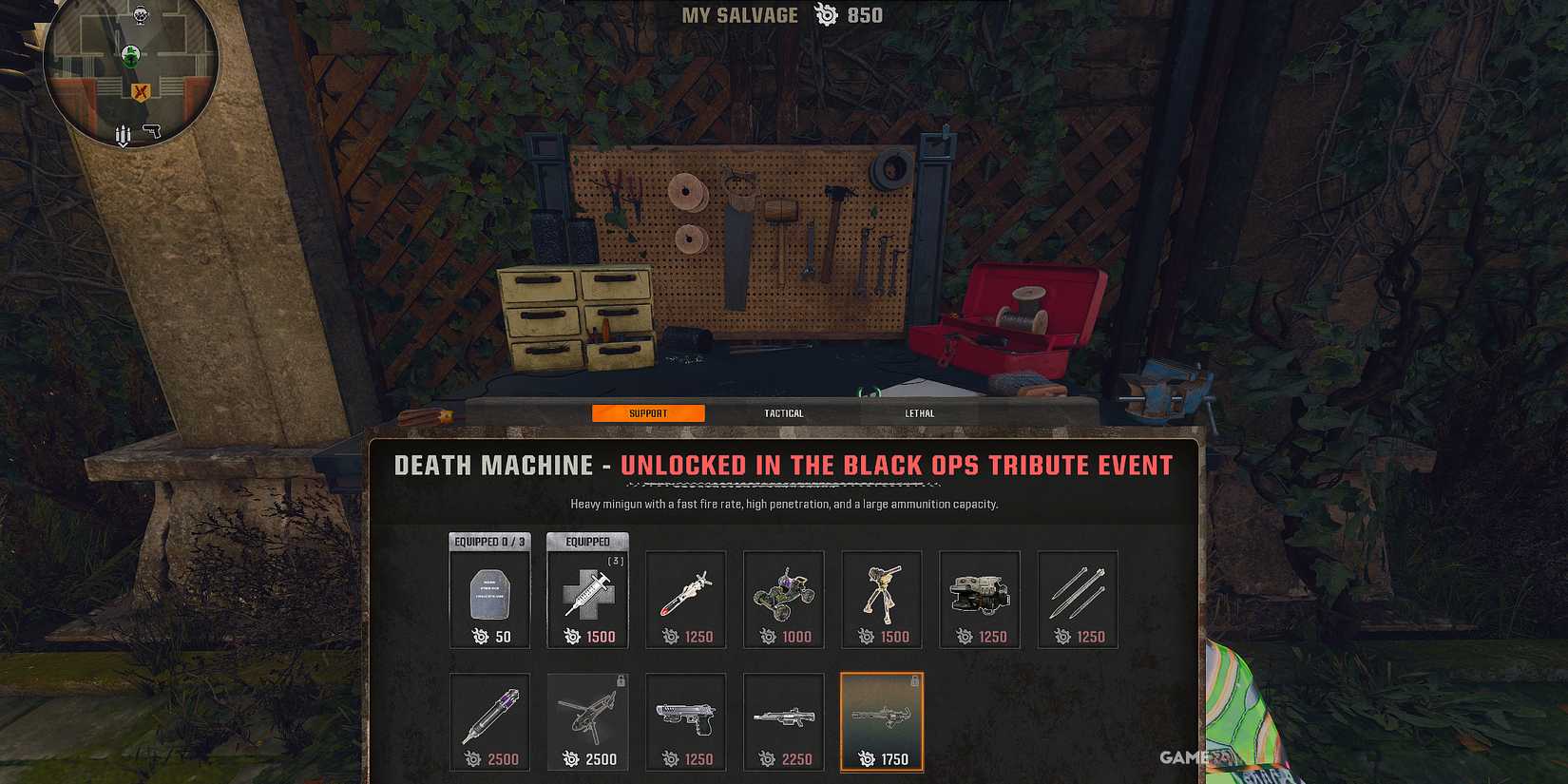The height and width of the screenshot is (784, 1568).
Task: Click the EQUIPPED badge above the syringe
Action: [587, 541]
